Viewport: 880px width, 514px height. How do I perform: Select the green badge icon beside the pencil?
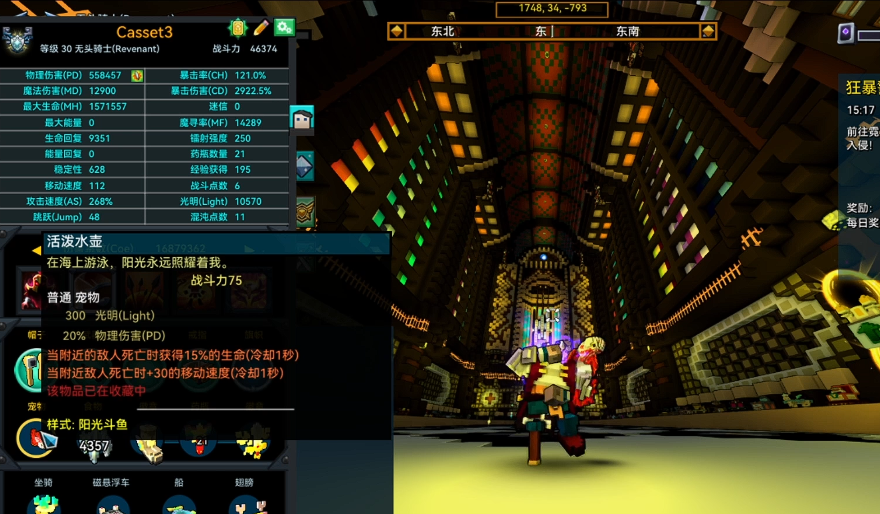pos(238,29)
